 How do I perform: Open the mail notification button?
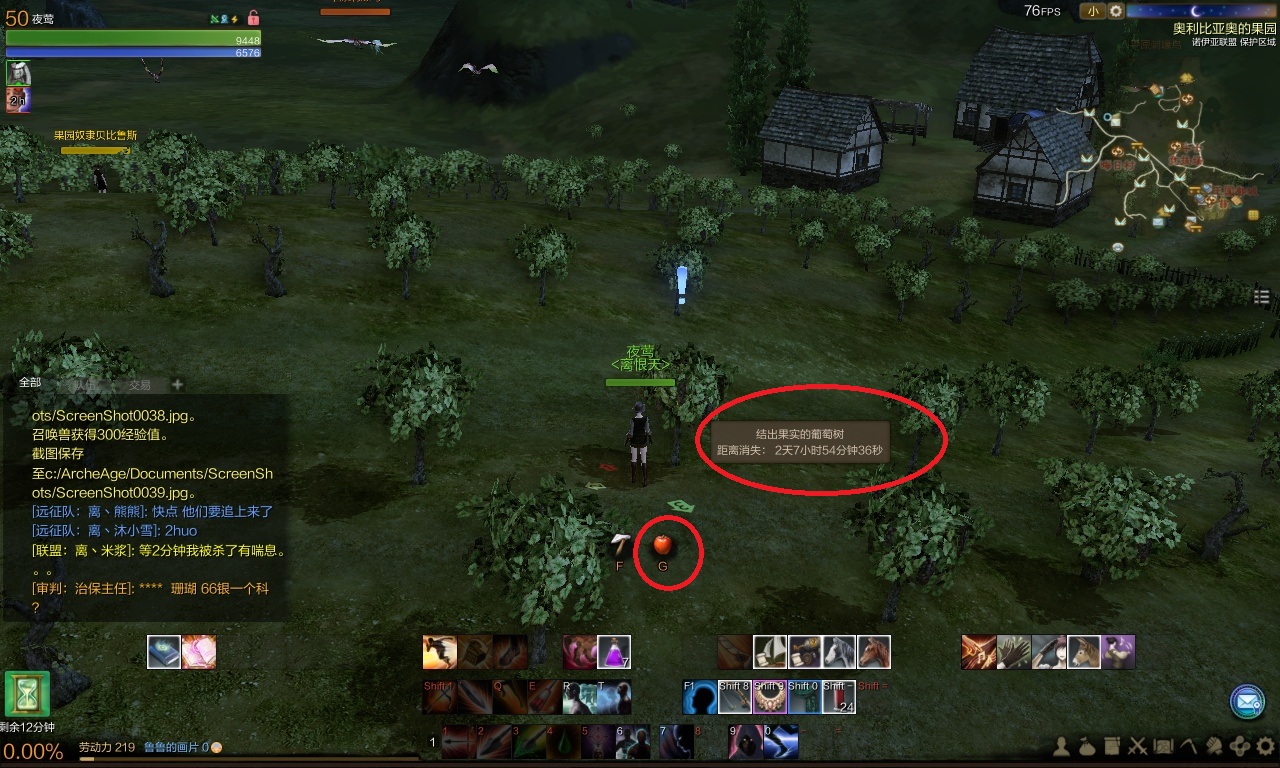[x=1247, y=702]
